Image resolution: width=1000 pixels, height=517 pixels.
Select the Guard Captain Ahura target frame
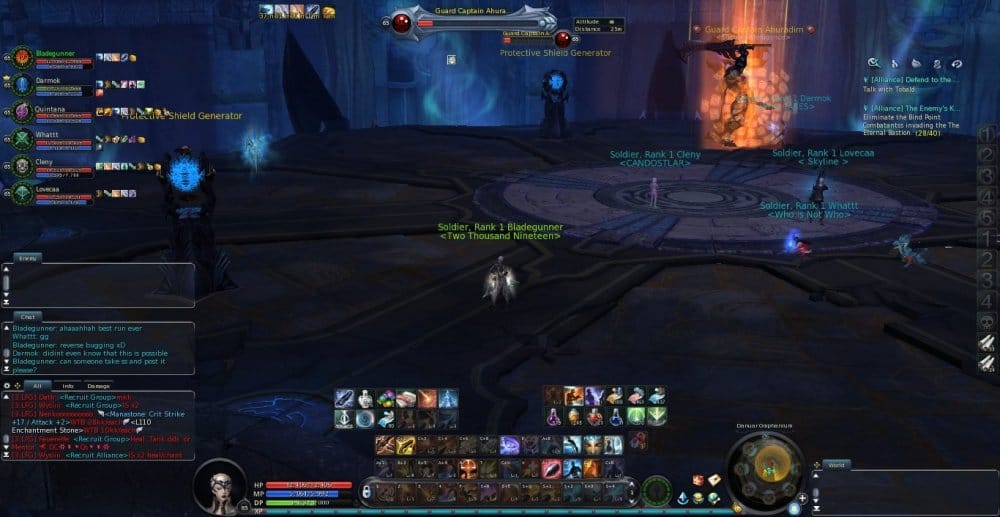pos(472,20)
